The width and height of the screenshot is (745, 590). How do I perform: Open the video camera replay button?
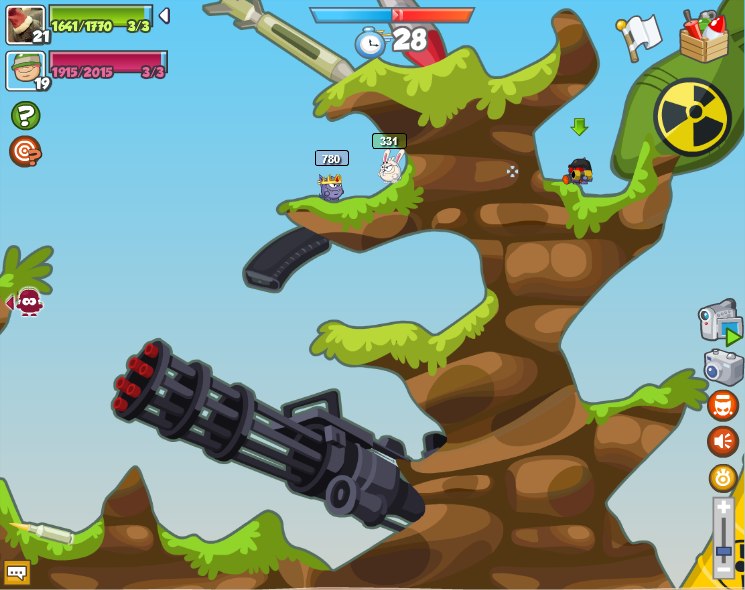point(719,322)
